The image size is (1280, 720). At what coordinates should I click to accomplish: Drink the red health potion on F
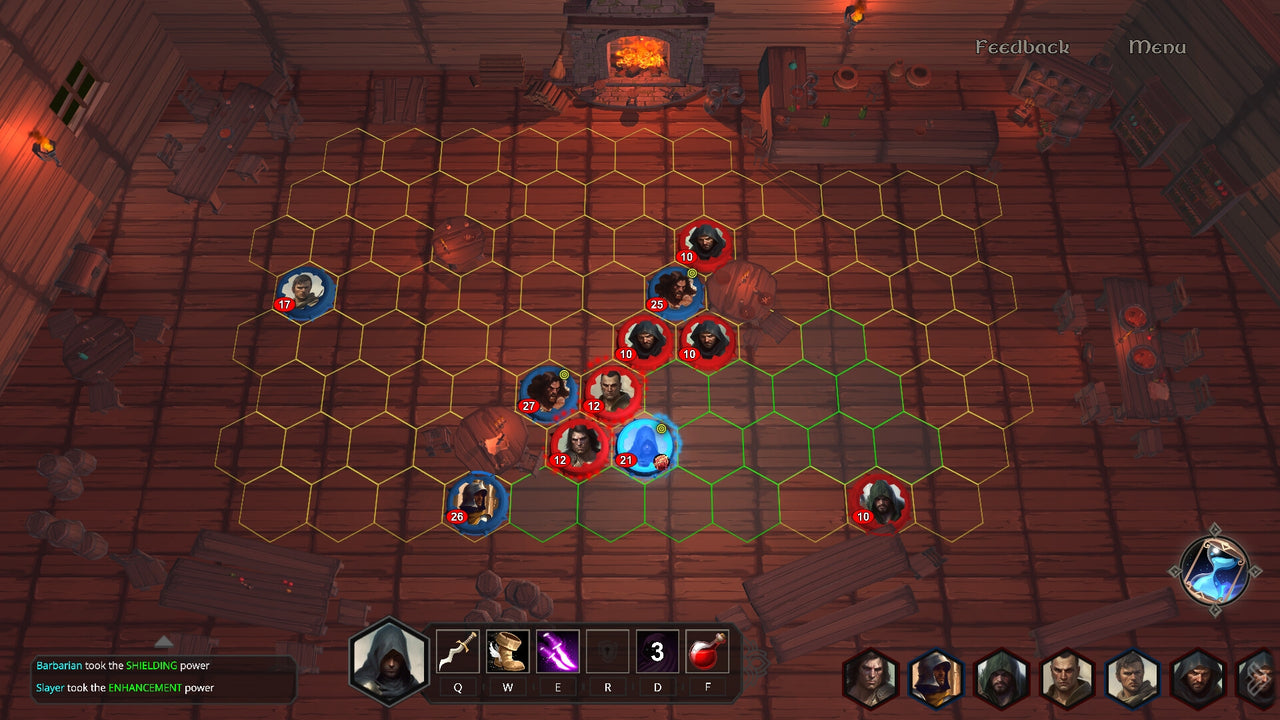[x=707, y=652]
